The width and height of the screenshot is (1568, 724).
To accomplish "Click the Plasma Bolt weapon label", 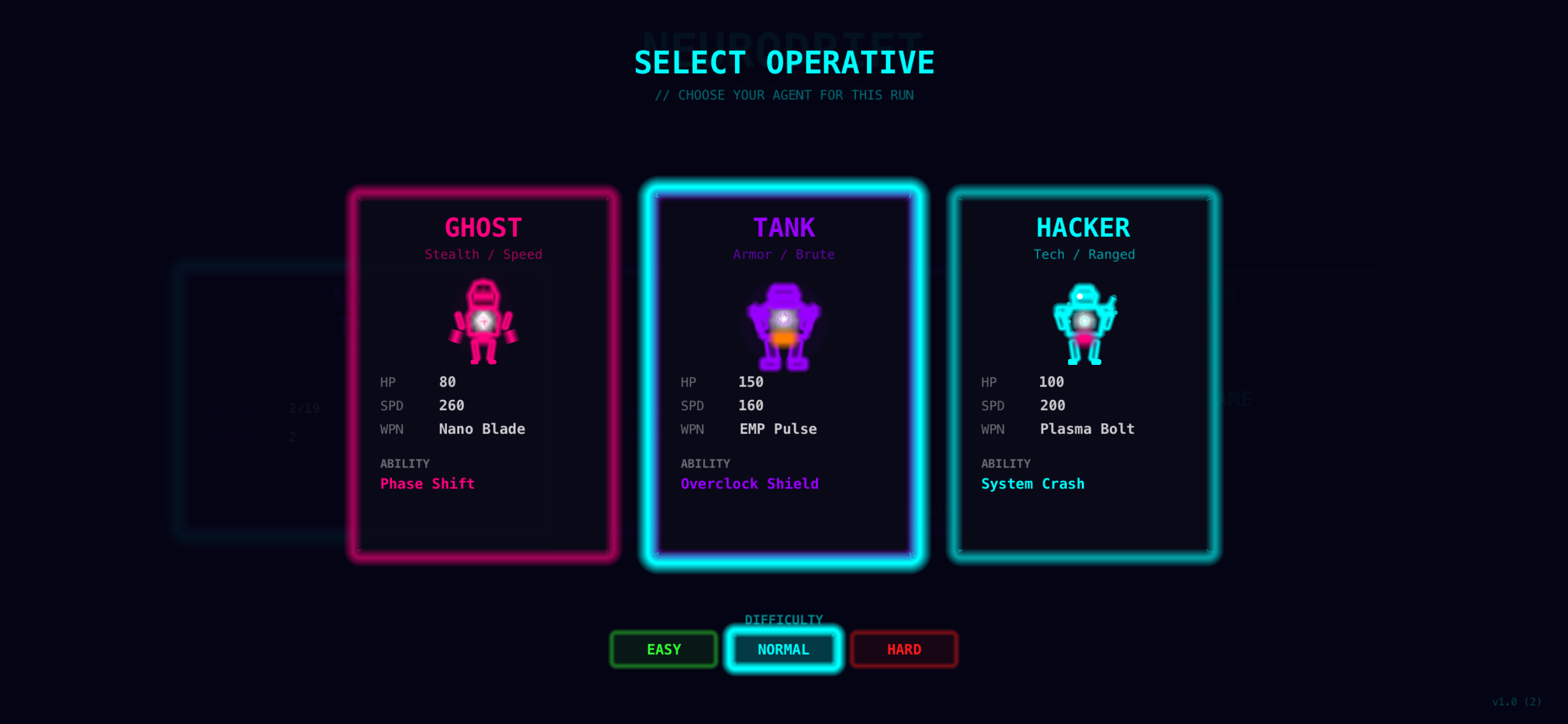I will pos(1087,429).
